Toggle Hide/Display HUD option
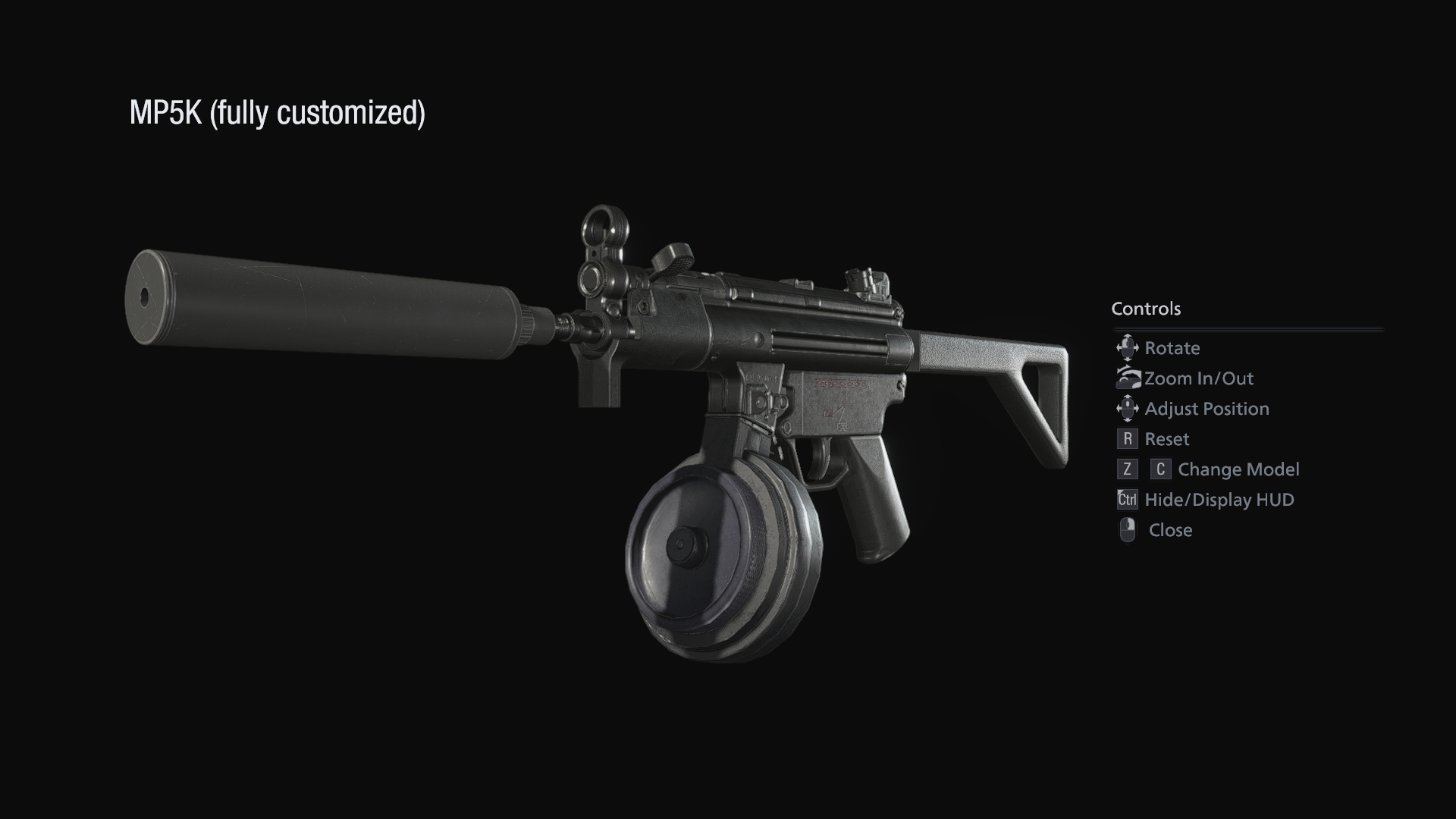The image size is (1456, 819). pos(1219,500)
